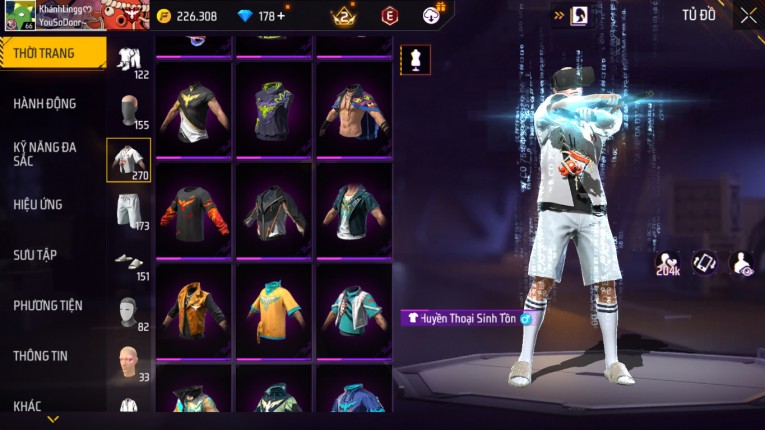This screenshot has height=430, width=765.
Task: Pick the orange and black jacket
Action: point(194,309)
